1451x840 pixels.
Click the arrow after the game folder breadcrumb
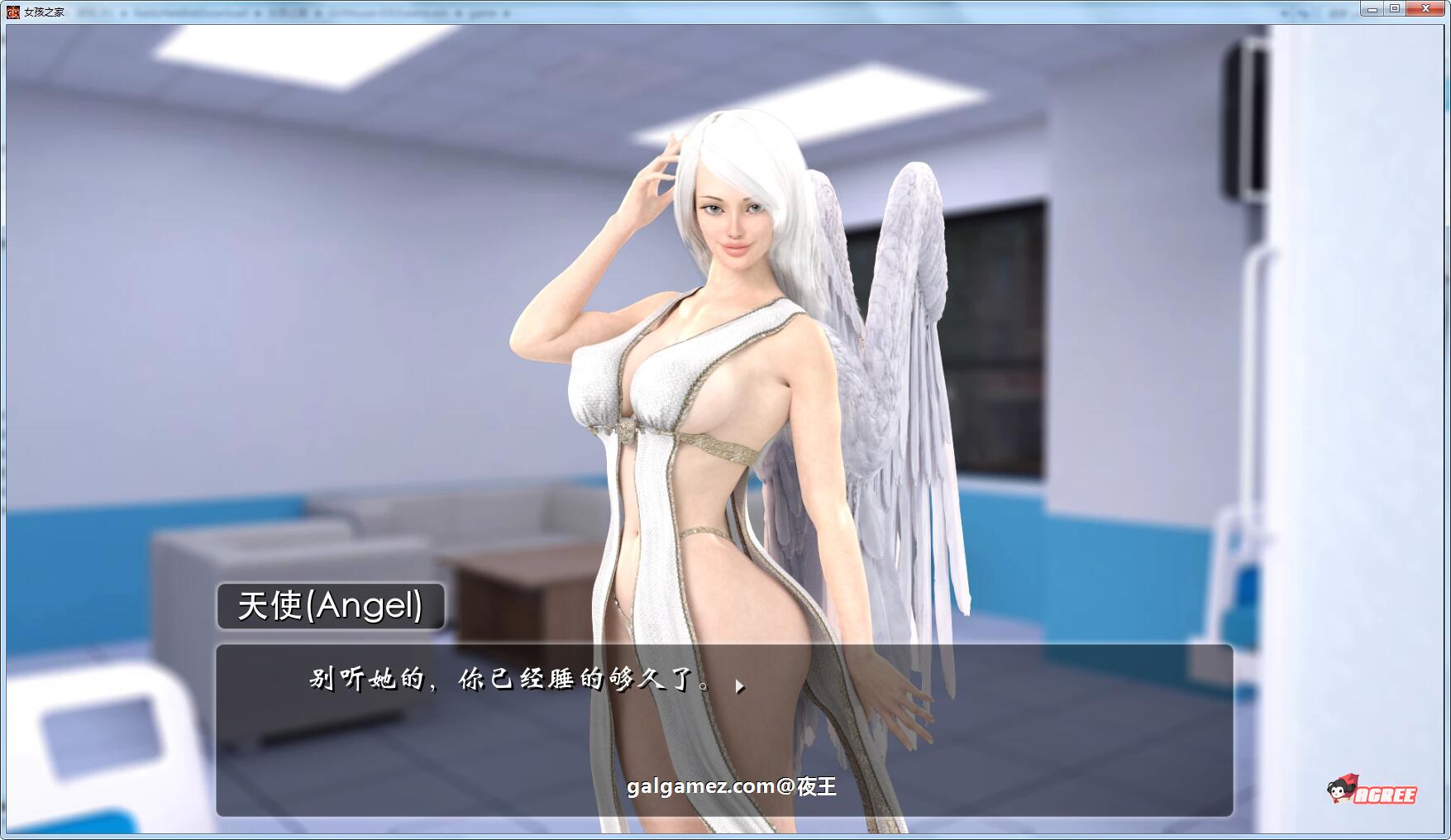click(508, 12)
